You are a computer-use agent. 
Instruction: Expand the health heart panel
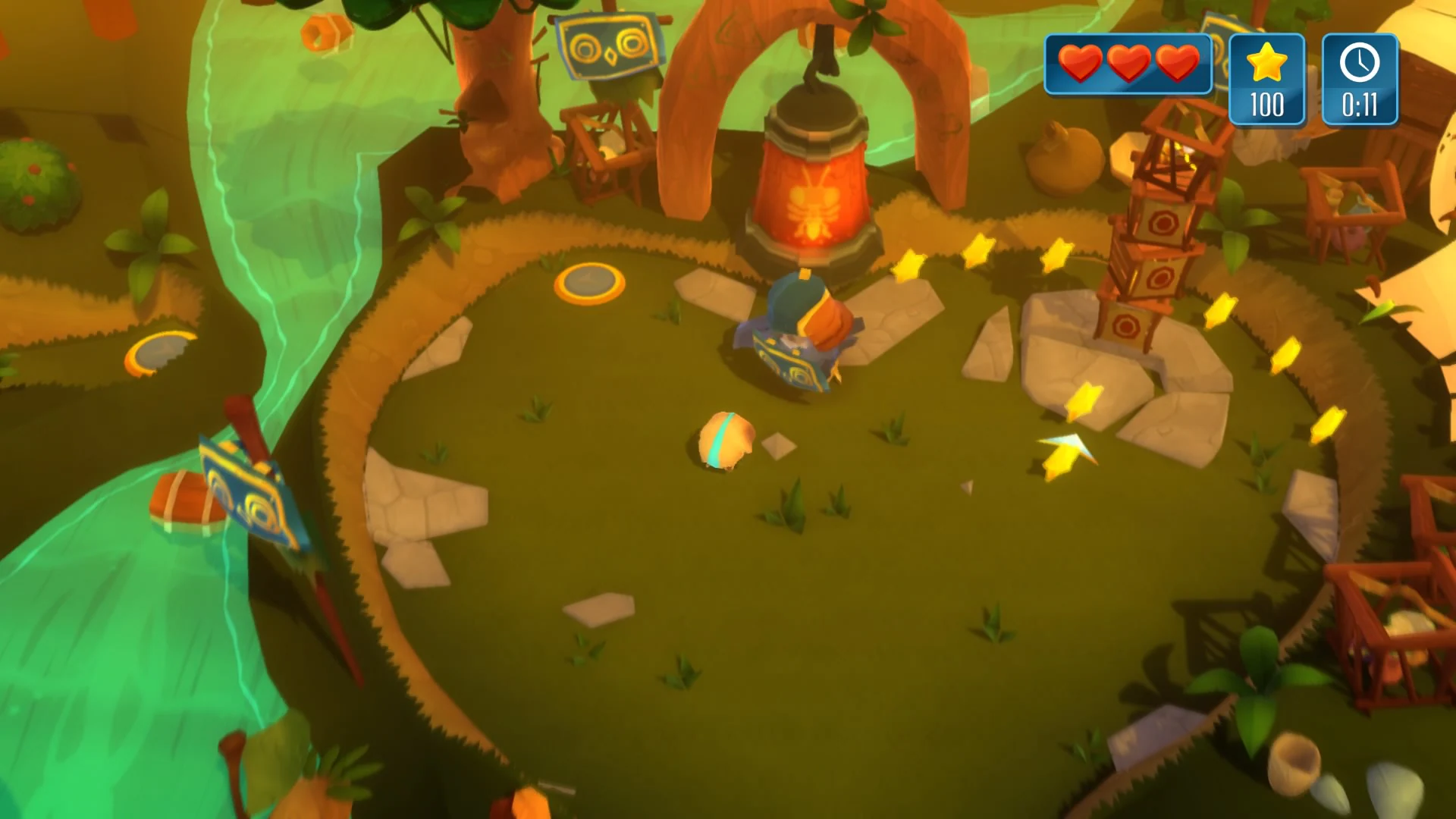point(1128,64)
